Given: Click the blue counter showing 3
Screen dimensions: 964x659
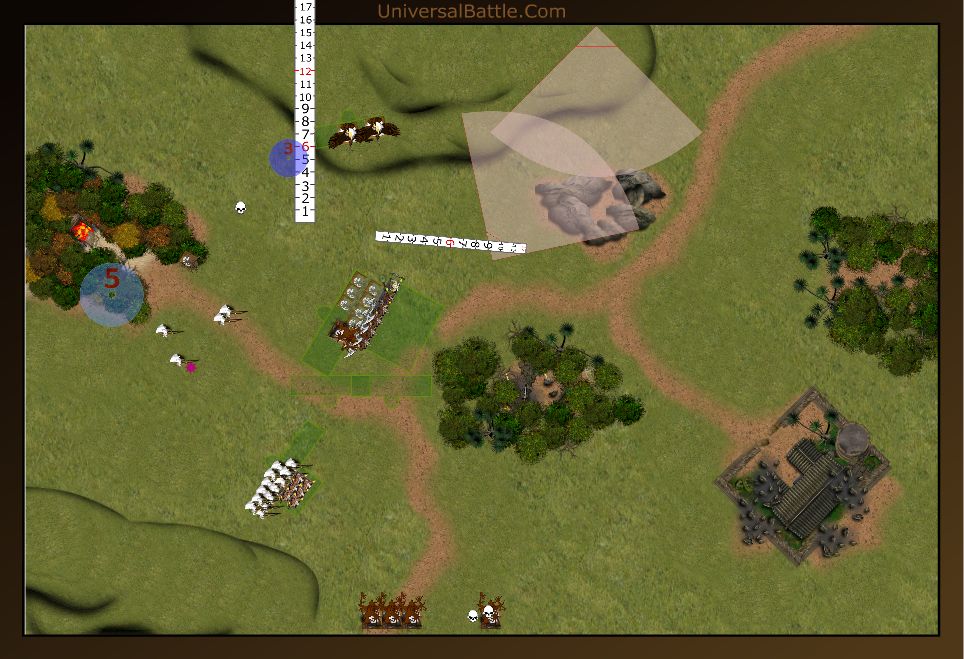Looking at the screenshot, I should (x=286, y=158).
